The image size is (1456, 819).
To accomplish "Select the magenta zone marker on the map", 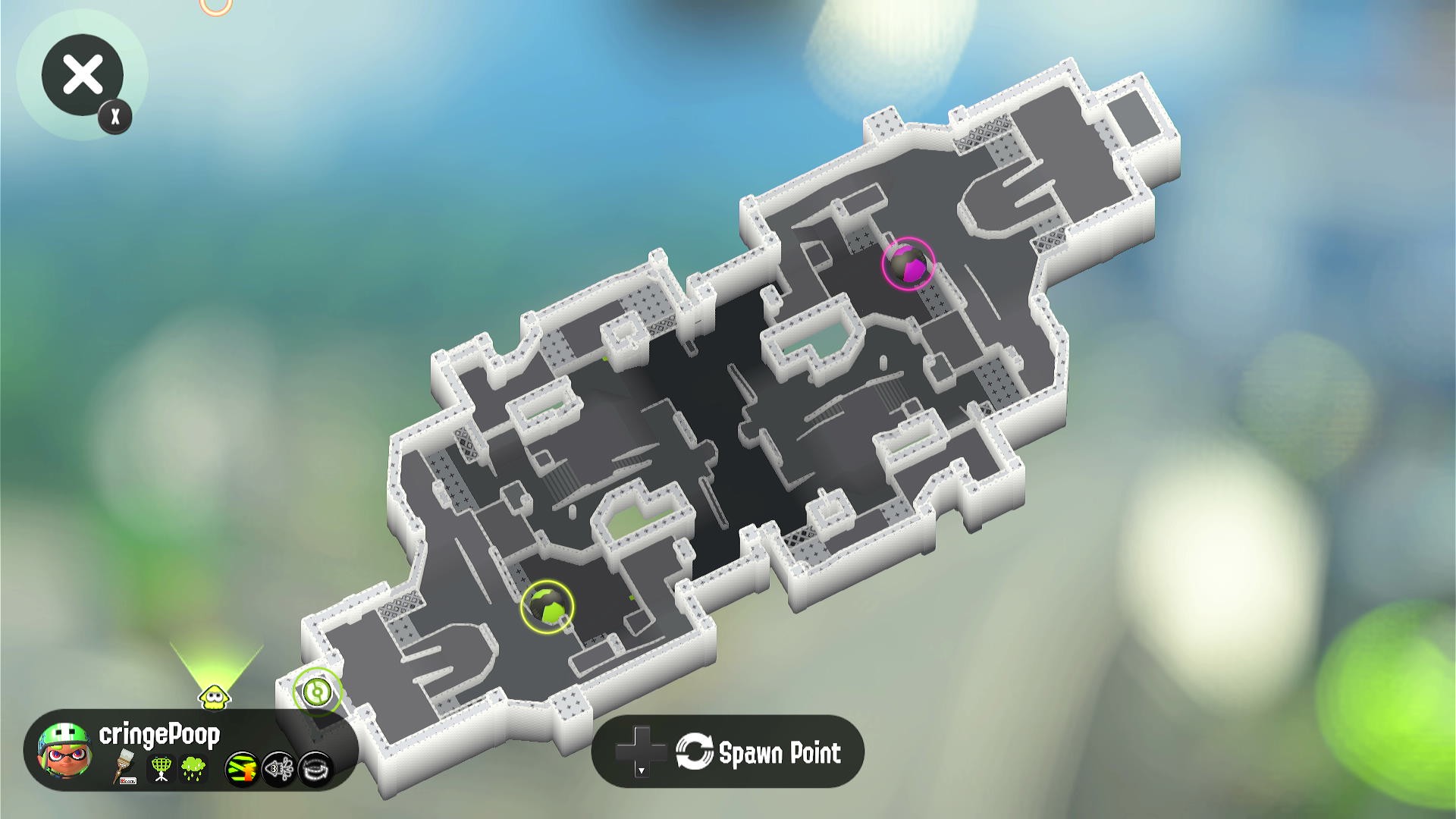I will click(x=908, y=264).
